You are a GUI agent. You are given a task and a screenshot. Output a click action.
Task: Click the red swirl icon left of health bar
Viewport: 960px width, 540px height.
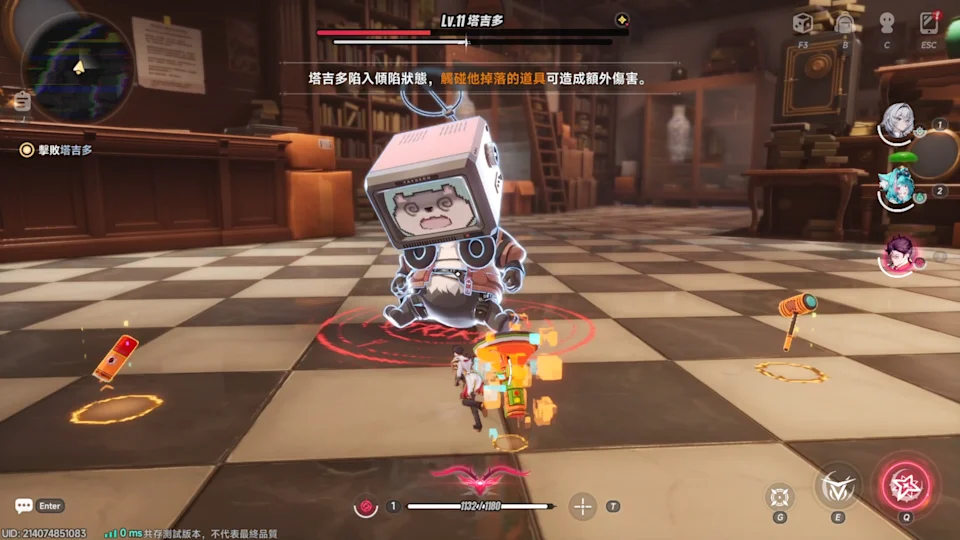[x=367, y=507]
